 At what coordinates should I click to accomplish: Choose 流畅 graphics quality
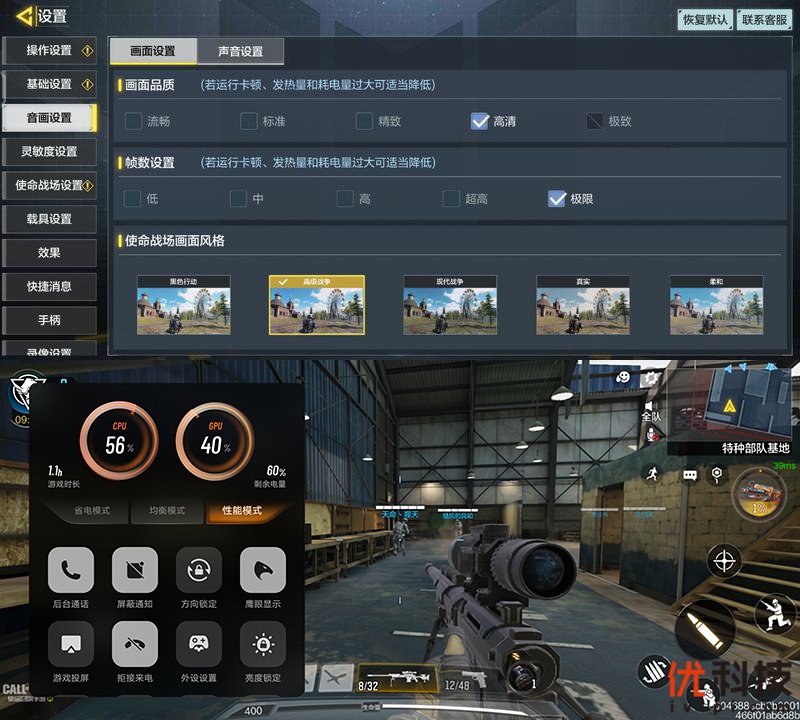[x=134, y=122]
